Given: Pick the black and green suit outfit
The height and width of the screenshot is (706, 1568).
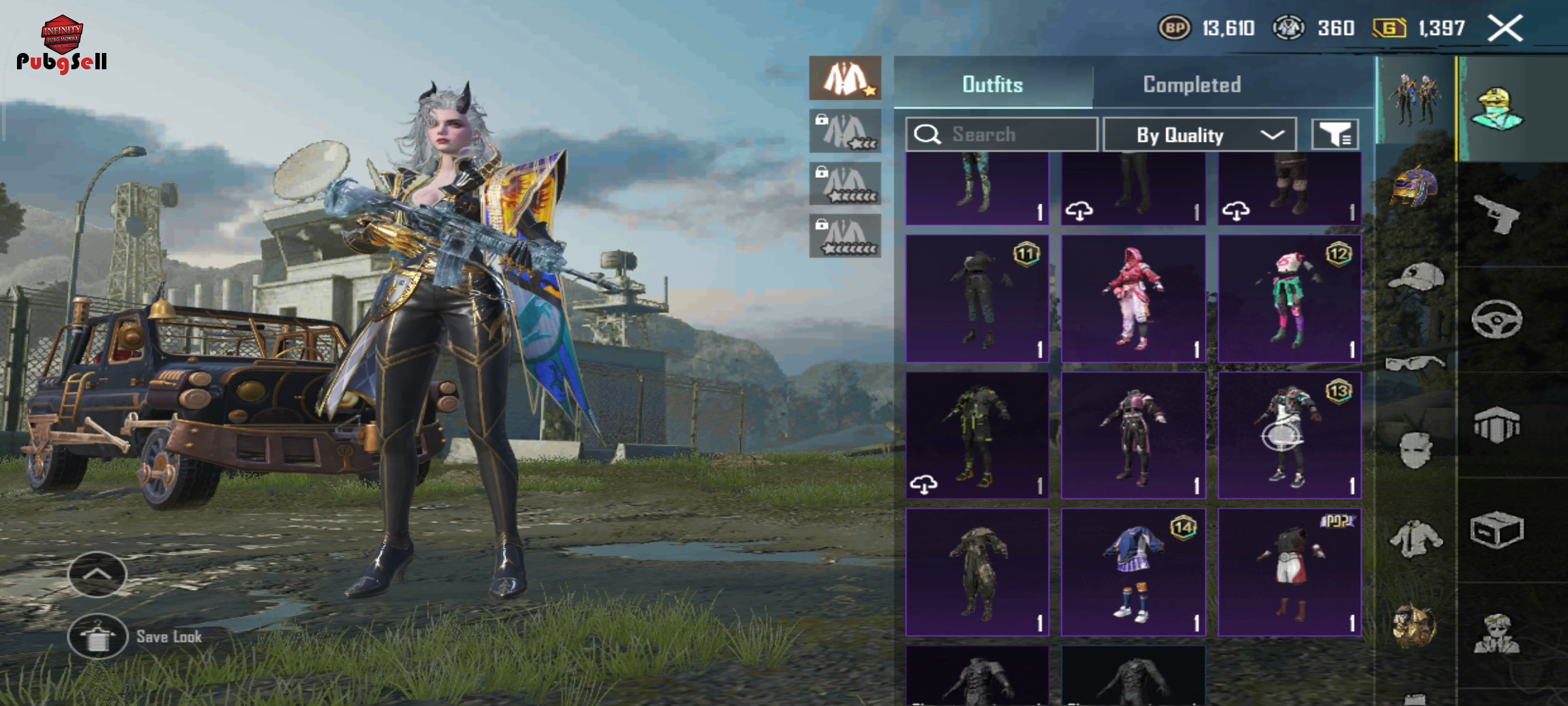Looking at the screenshot, I should click(x=977, y=435).
